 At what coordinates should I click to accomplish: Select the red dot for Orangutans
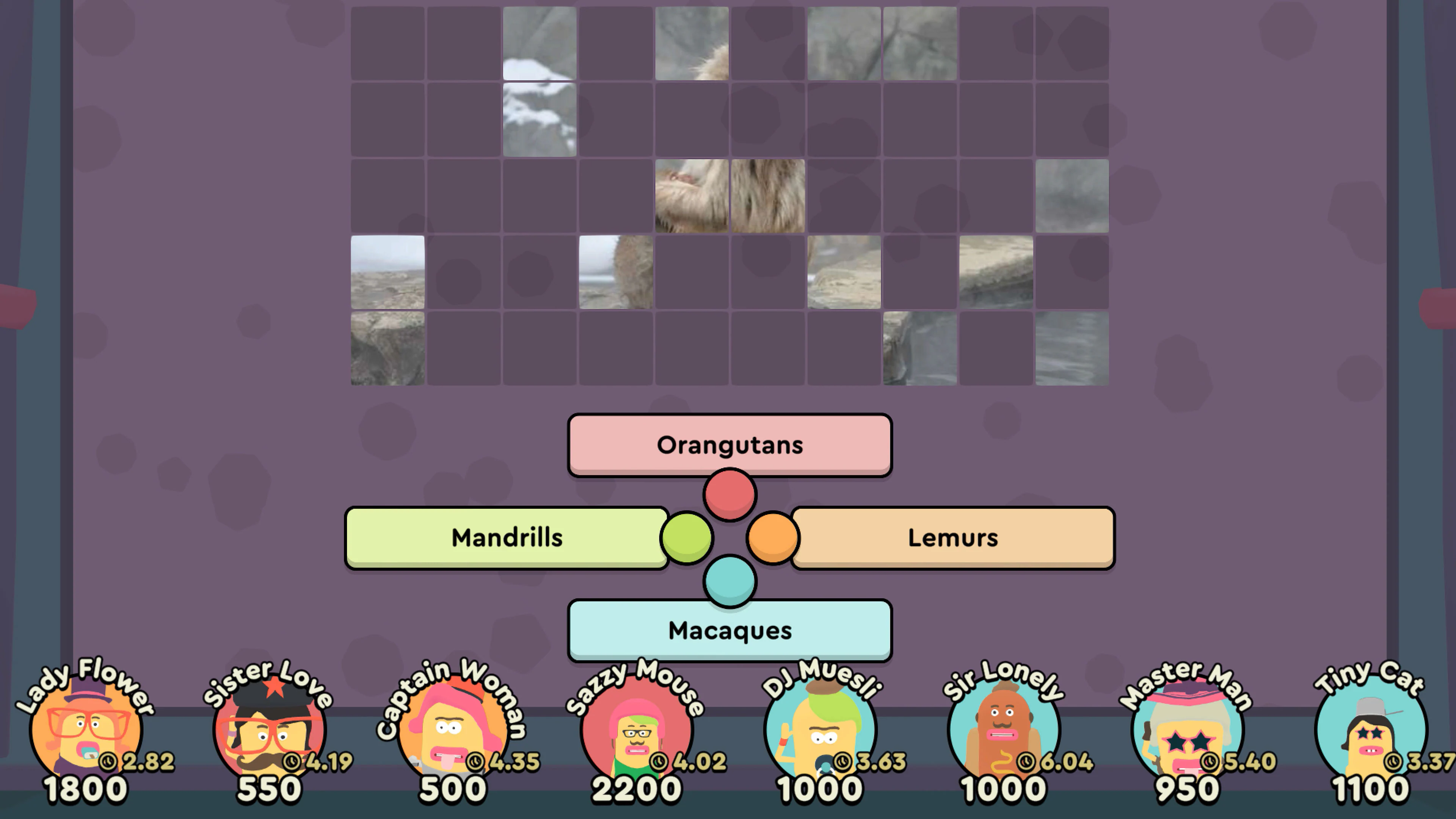click(x=728, y=494)
